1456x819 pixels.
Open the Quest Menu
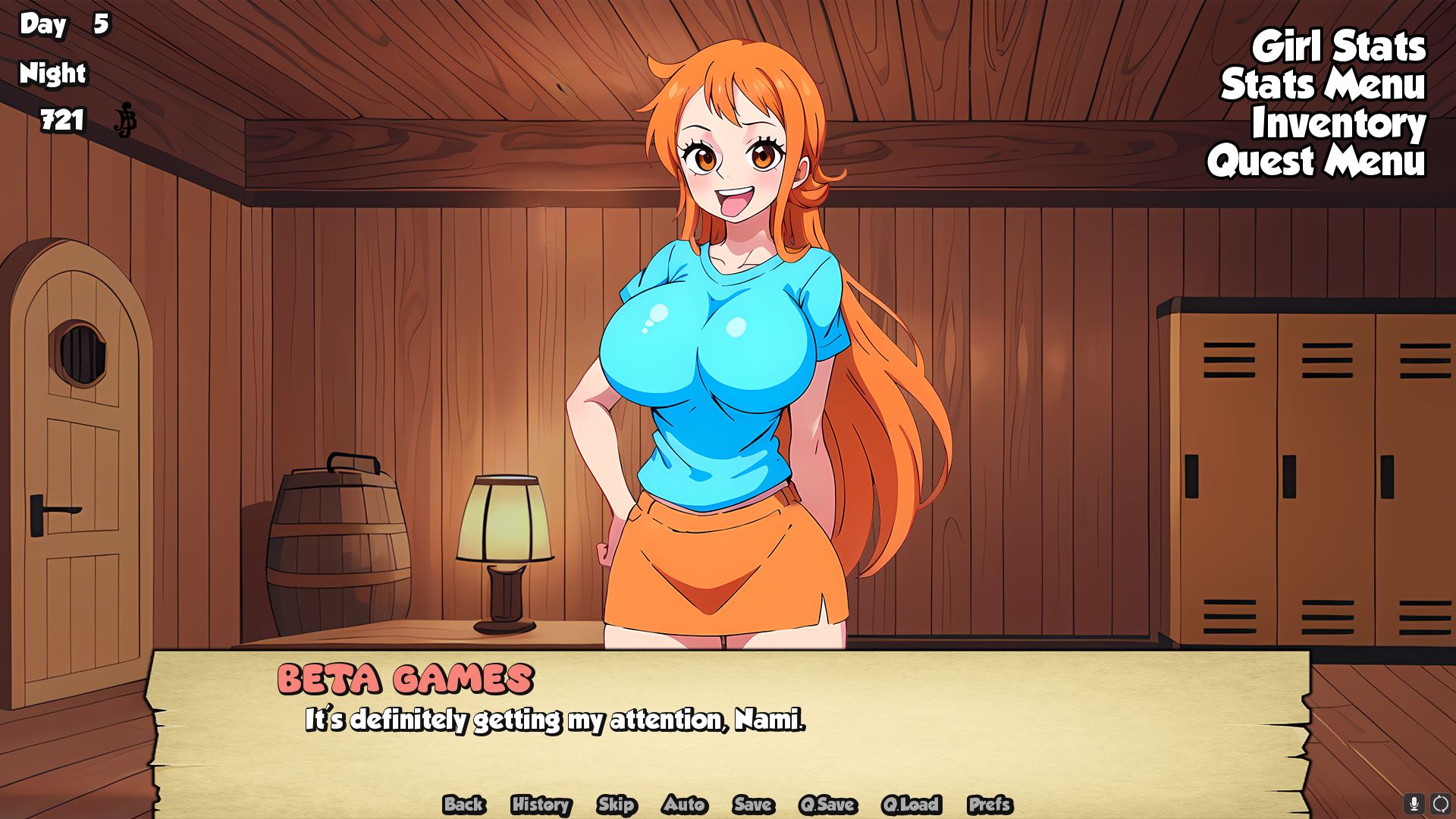pyautogui.click(x=1316, y=162)
